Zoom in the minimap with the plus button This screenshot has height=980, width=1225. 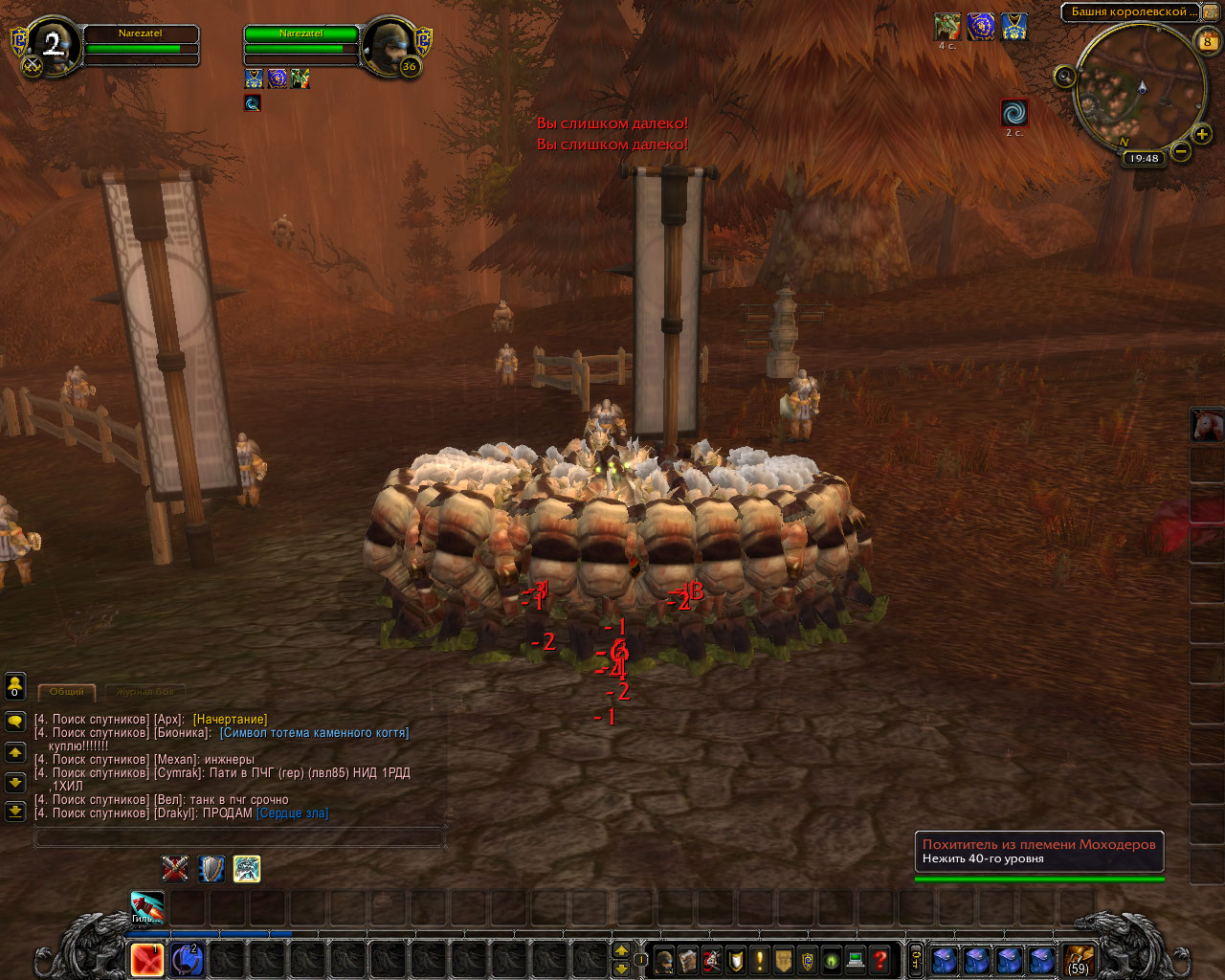[1203, 135]
